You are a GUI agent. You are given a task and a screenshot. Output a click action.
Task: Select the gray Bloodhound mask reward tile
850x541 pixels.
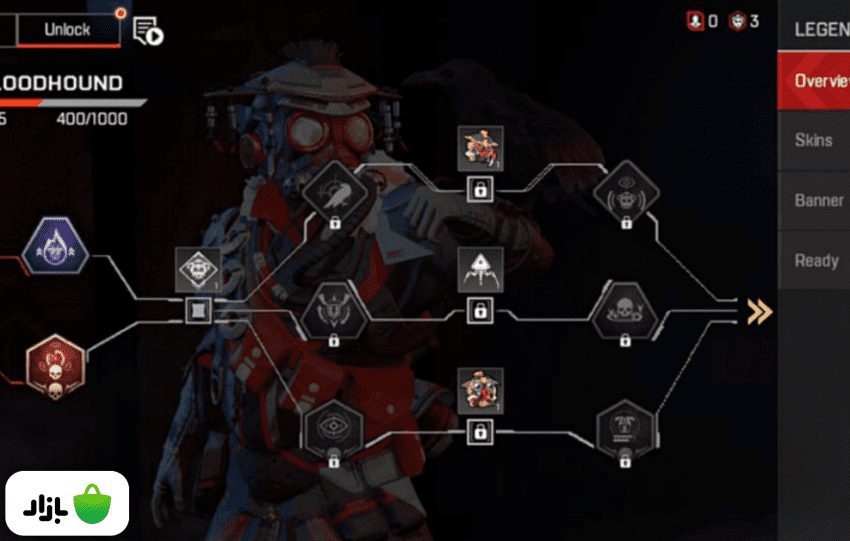click(x=198, y=272)
